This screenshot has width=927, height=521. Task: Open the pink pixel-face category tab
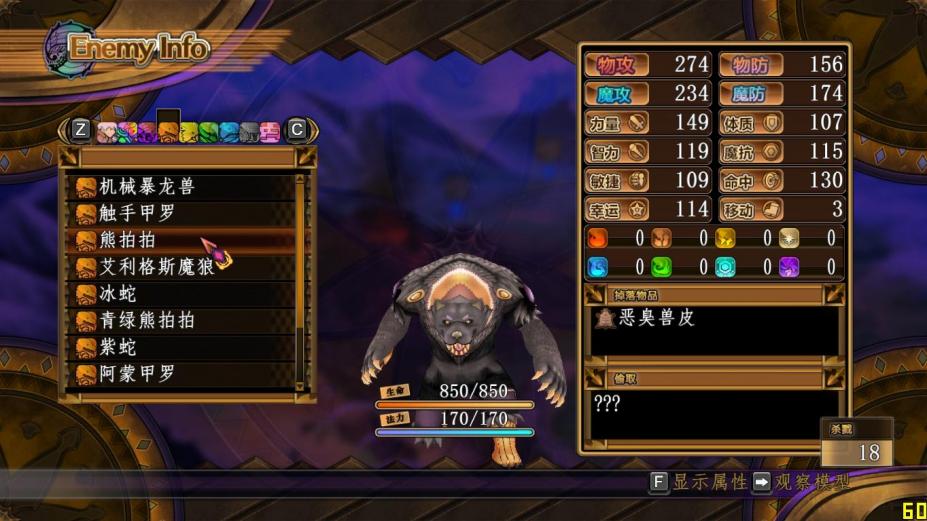(x=270, y=131)
